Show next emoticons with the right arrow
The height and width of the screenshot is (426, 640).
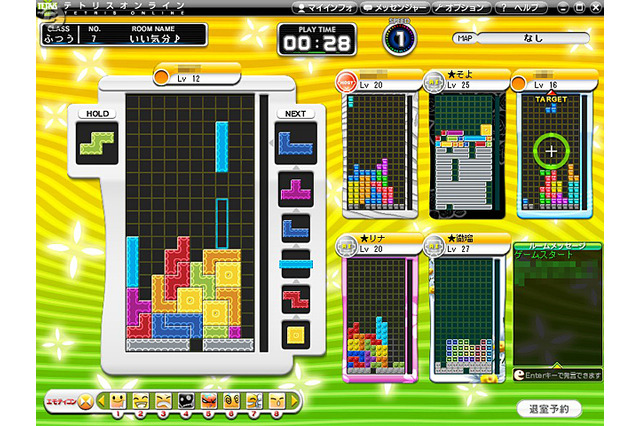tap(295, 400)
